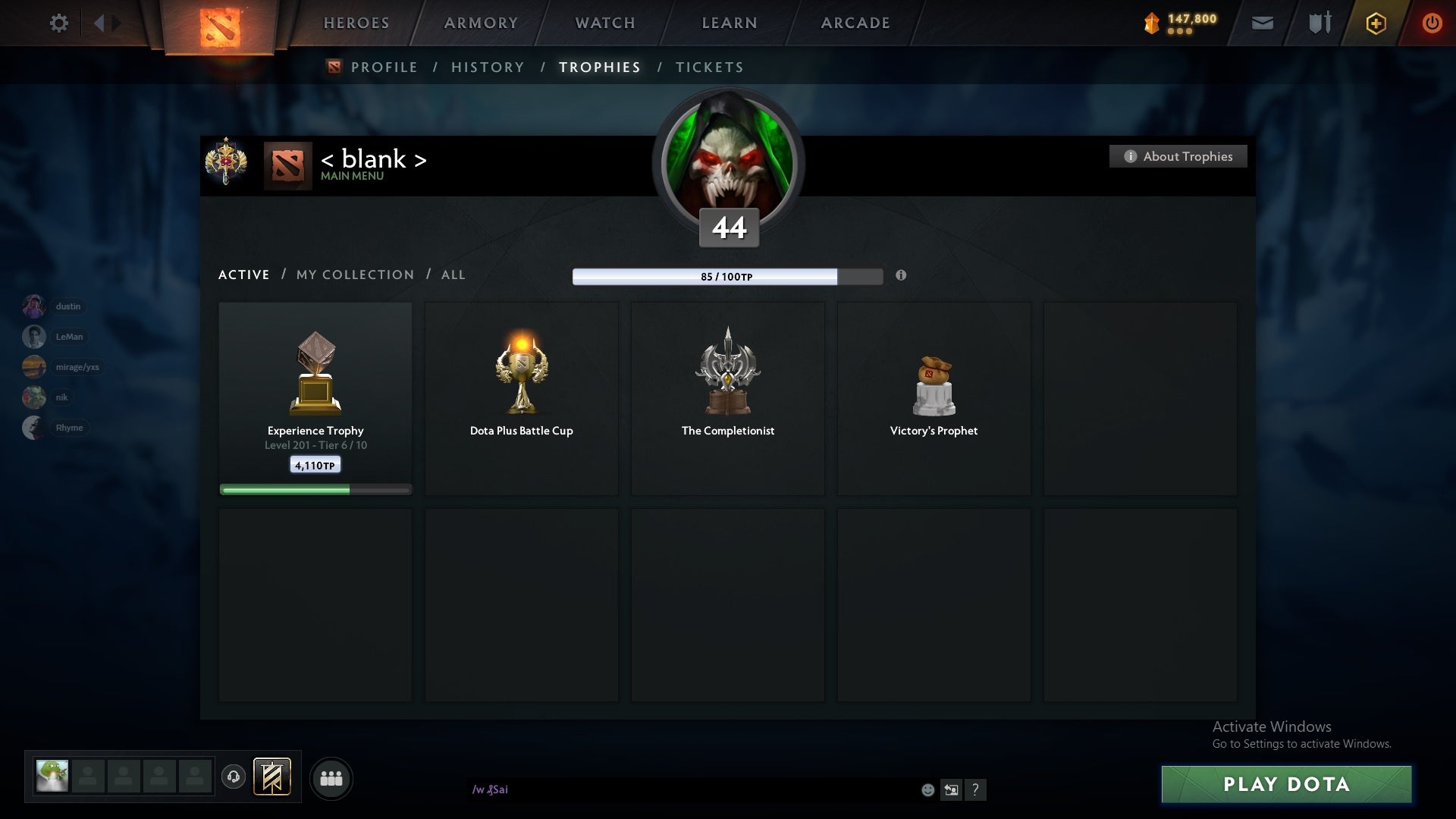The height and width of the screenshot is (819, 1456).
Task: Open the friends list people icon
Action: [331, 778]
